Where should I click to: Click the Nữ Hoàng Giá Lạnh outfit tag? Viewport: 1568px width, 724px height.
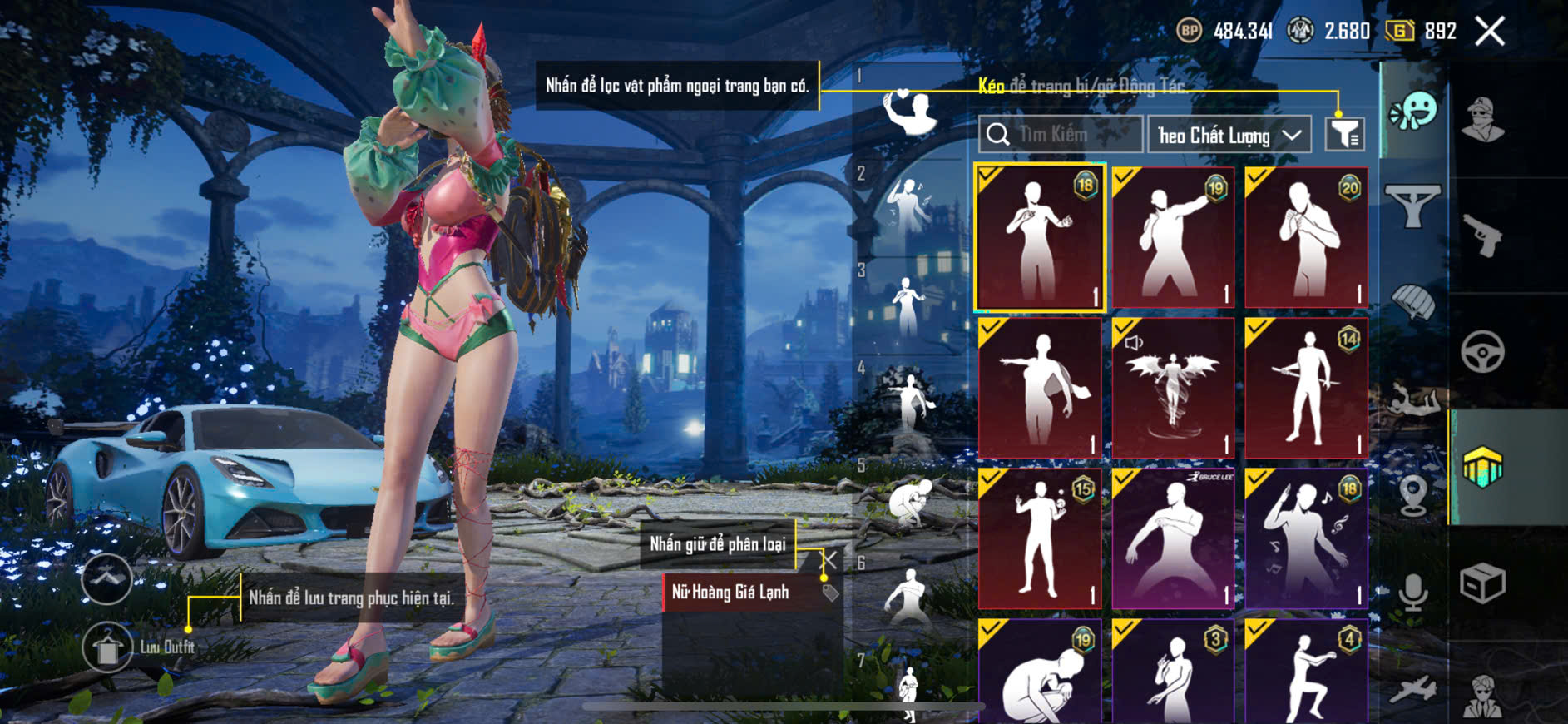coord(730,593)
